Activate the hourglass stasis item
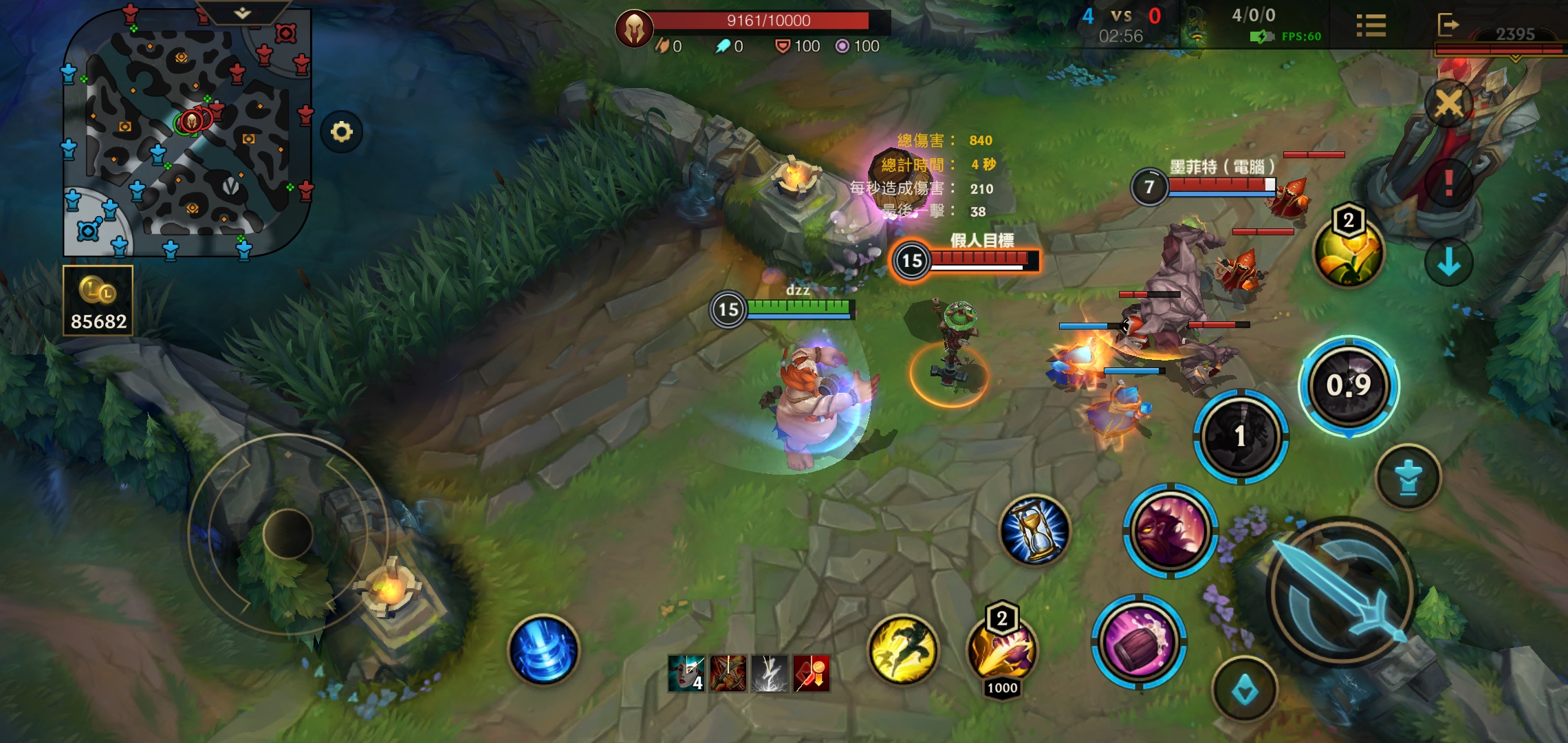Screen dimensions: 1568x743 [1035, 530]
